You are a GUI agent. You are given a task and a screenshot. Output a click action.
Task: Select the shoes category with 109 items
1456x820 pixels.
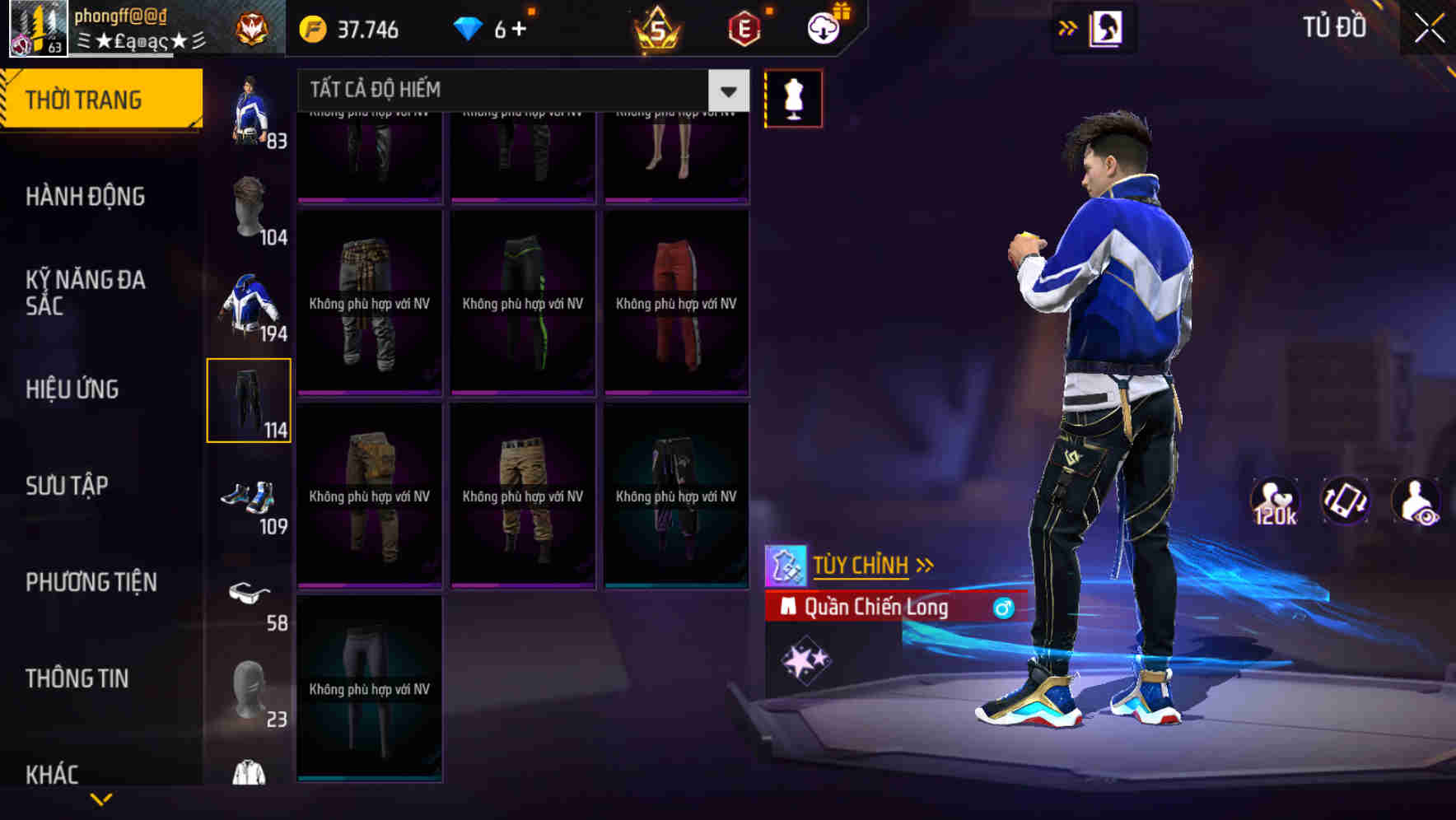(251, 498)
